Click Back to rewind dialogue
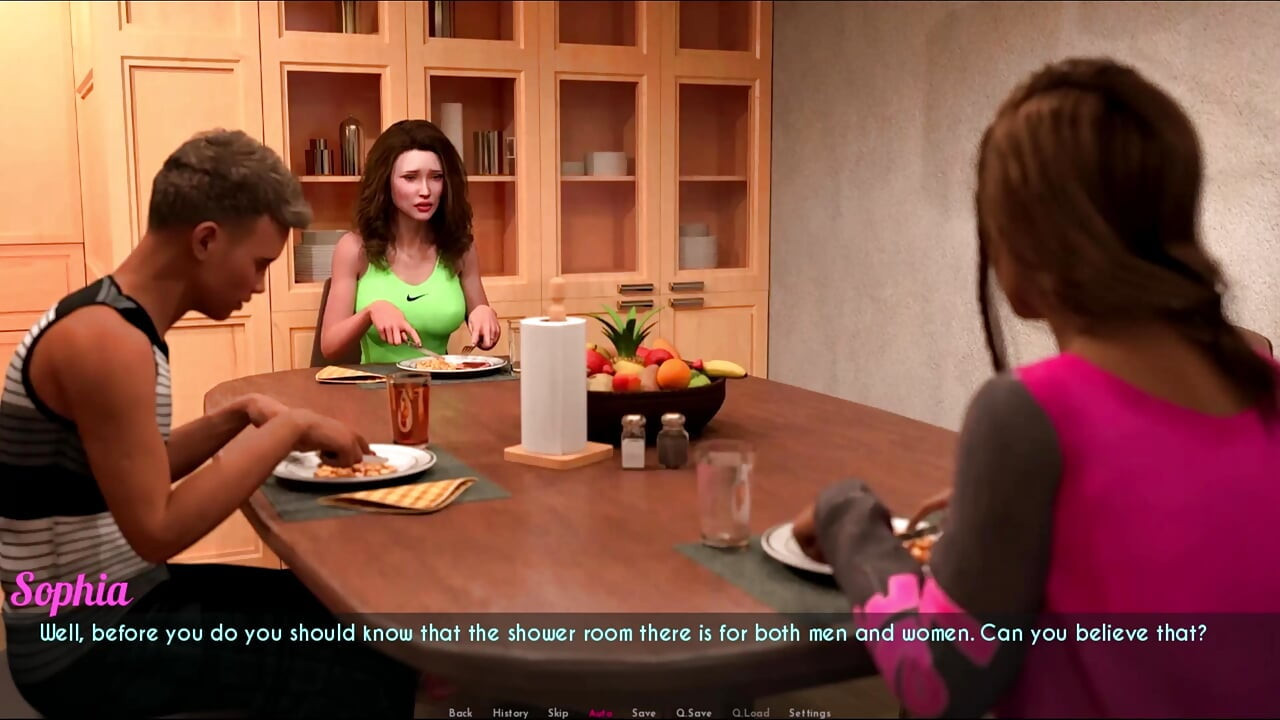Viewport: 1280px width, 720px height. 460,712
